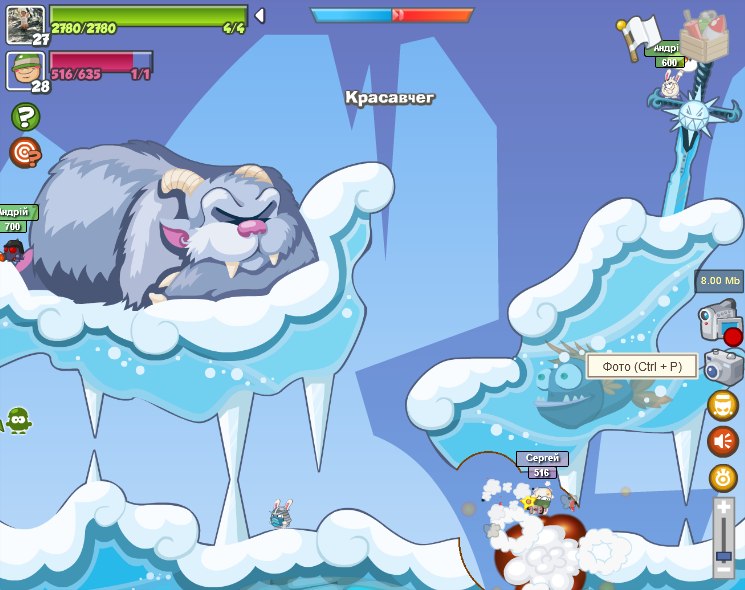Zoom out with the minus button

(x=724, y=570)
